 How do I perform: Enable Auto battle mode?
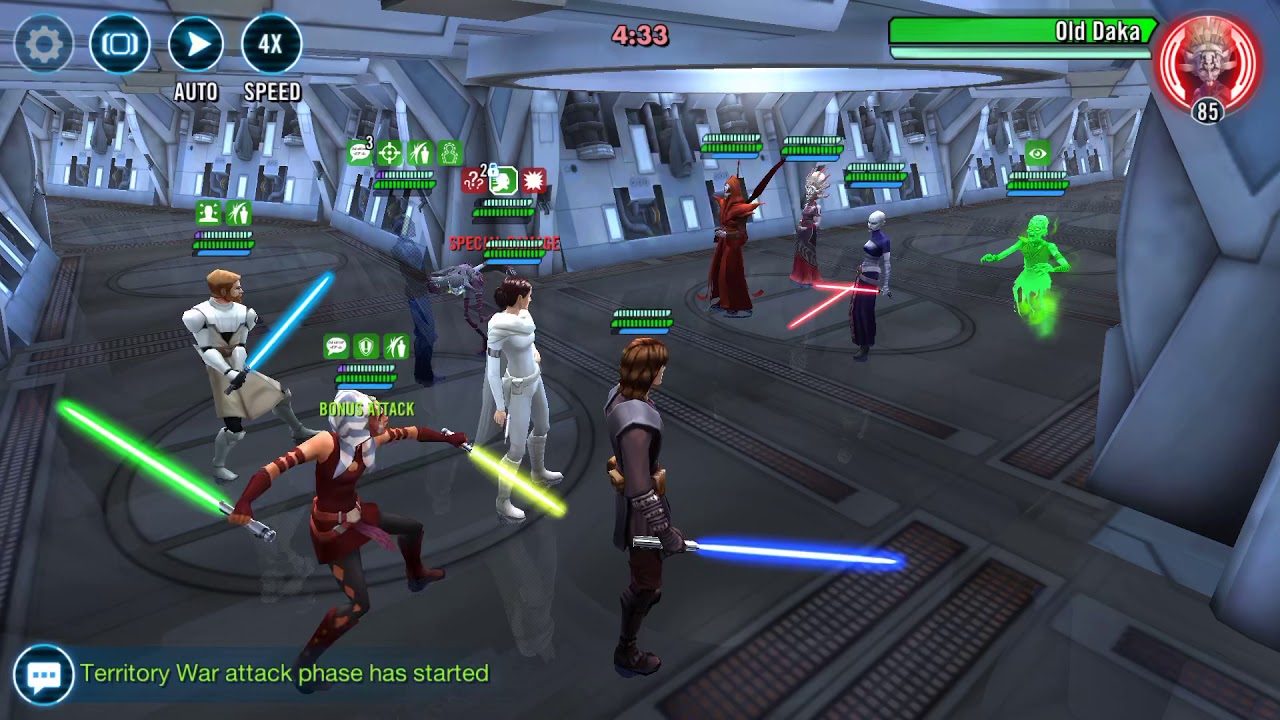196,44
